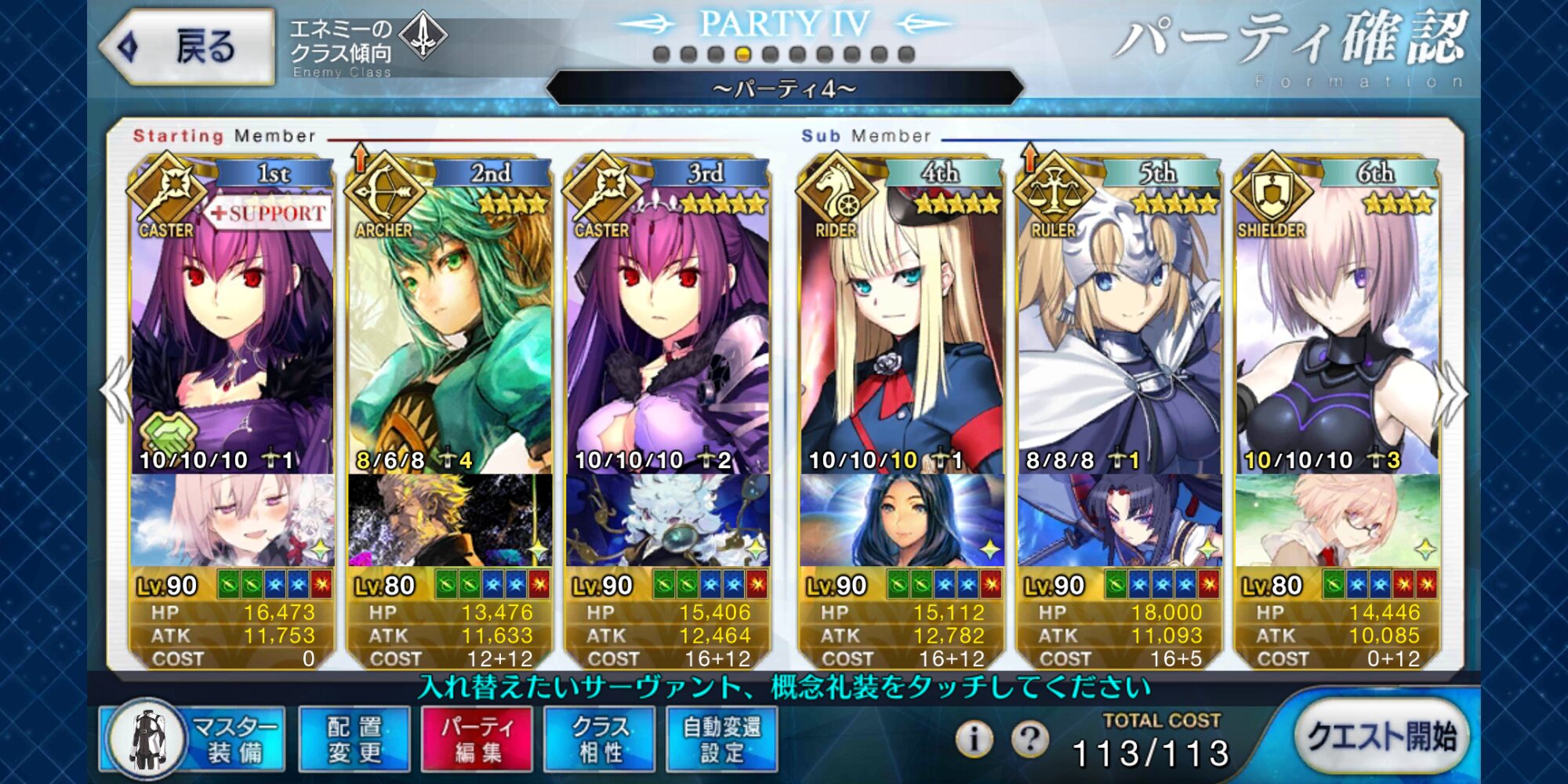Image resolution: width=1568 pixels, height=784 pixels.
Task: Switch to the previous party with left arrow
Action: pyautogui.click(x=116, y=392)
